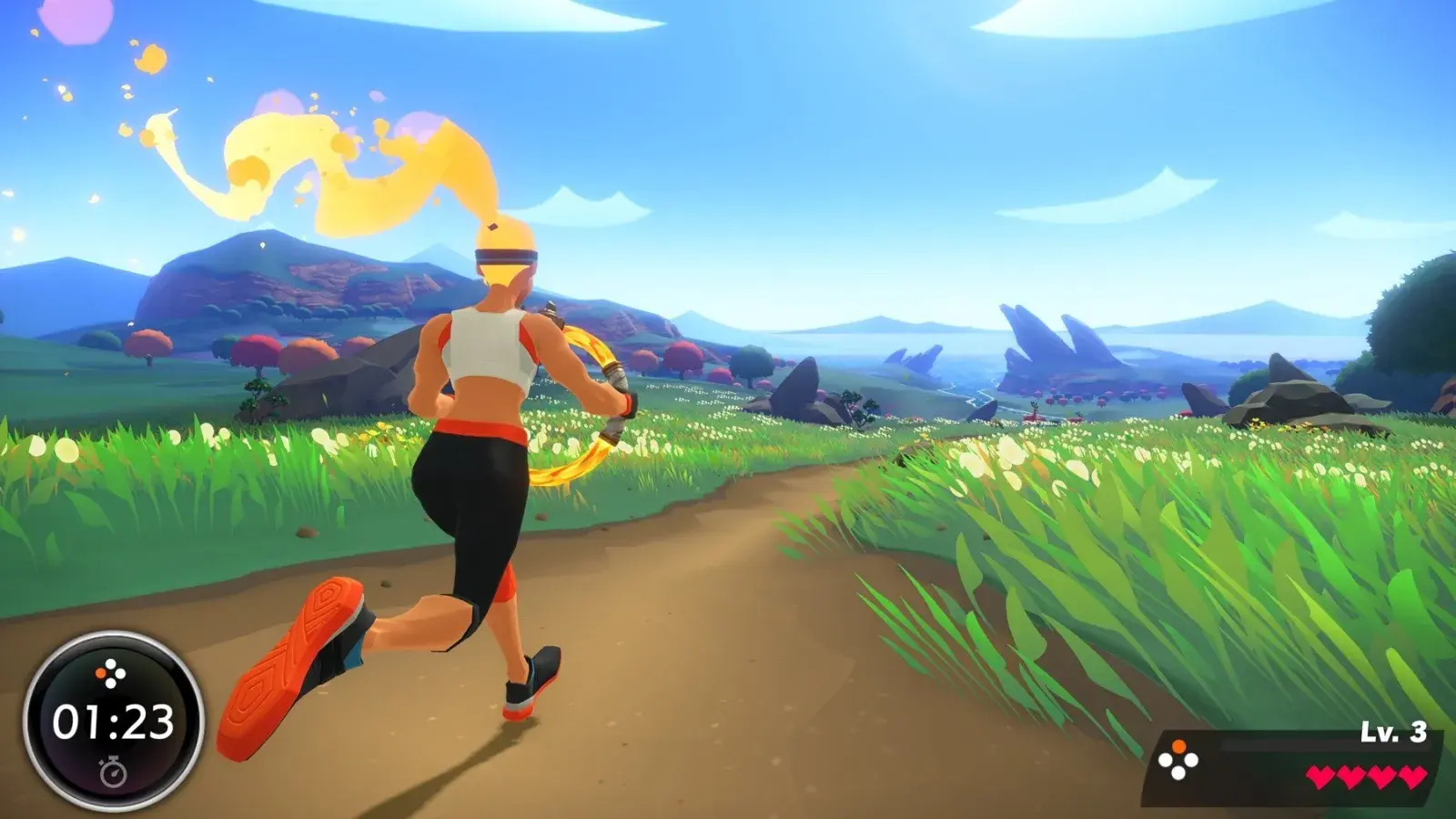Viewport: 1456px width, 819px height.
Task: Select the orange dot on the lower controller icon
Action: (x=1179, y=746)
